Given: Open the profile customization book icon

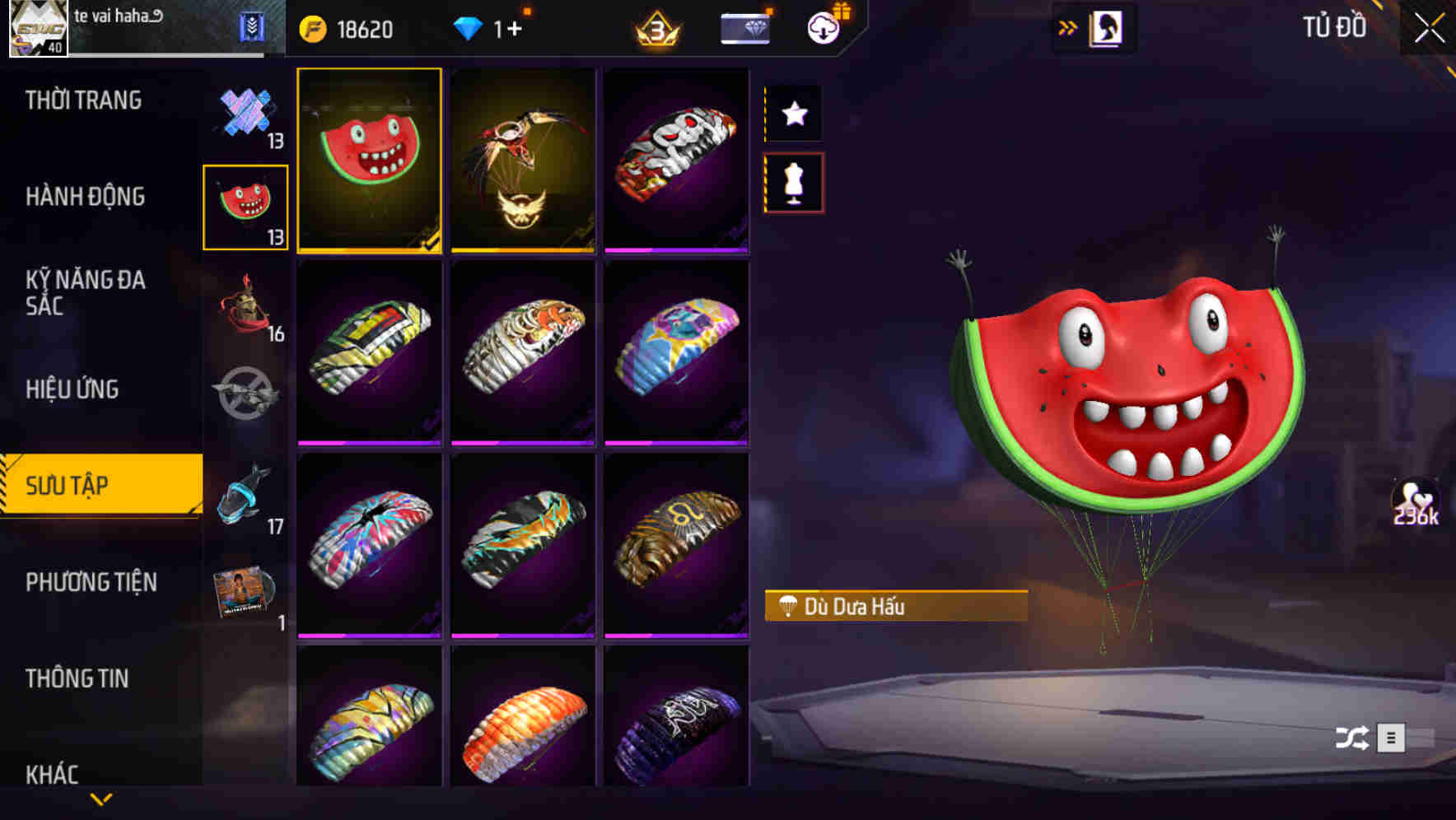Looking at the screenshot, I should point(1106,27).
